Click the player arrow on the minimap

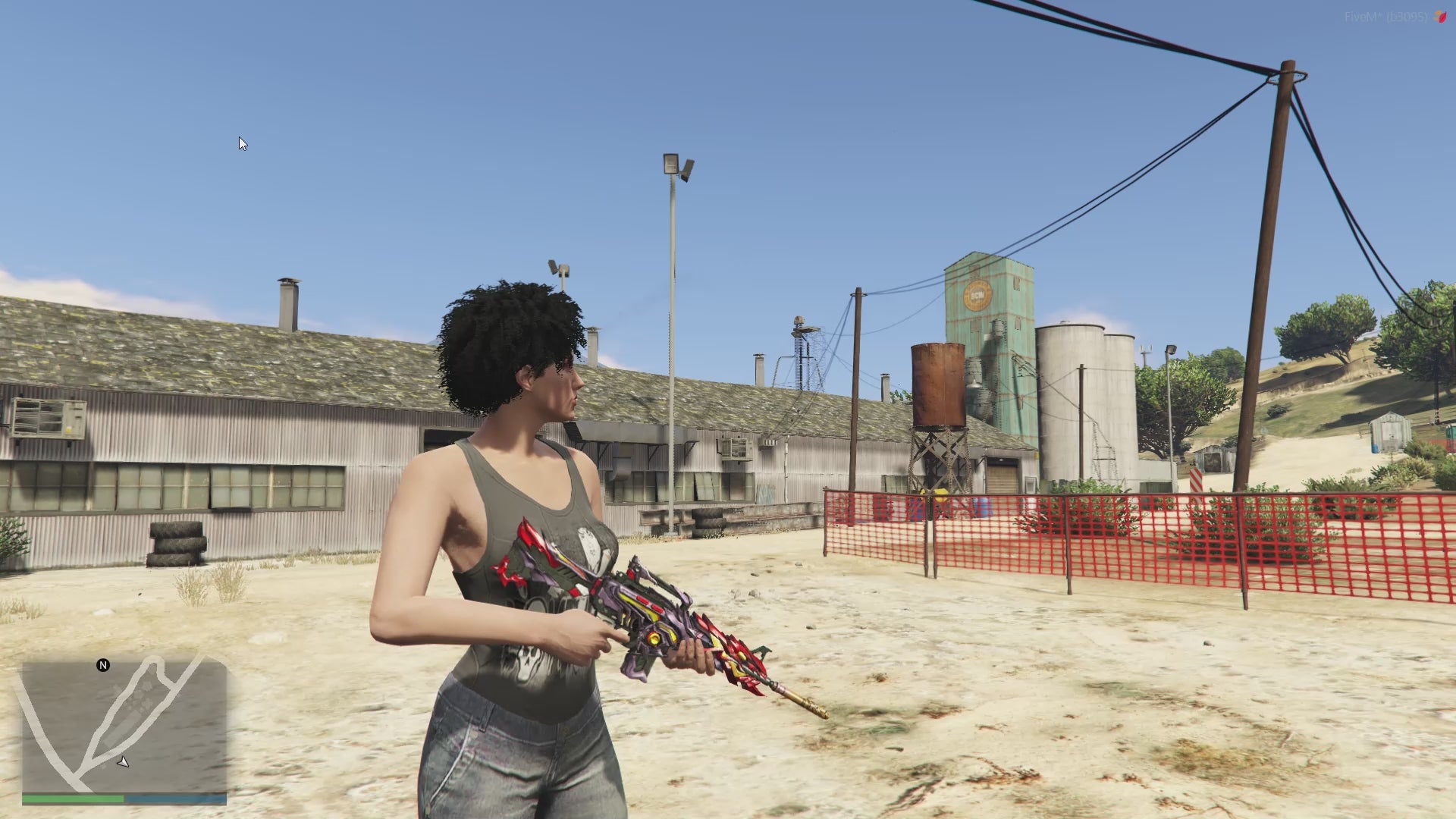point(123,761)
